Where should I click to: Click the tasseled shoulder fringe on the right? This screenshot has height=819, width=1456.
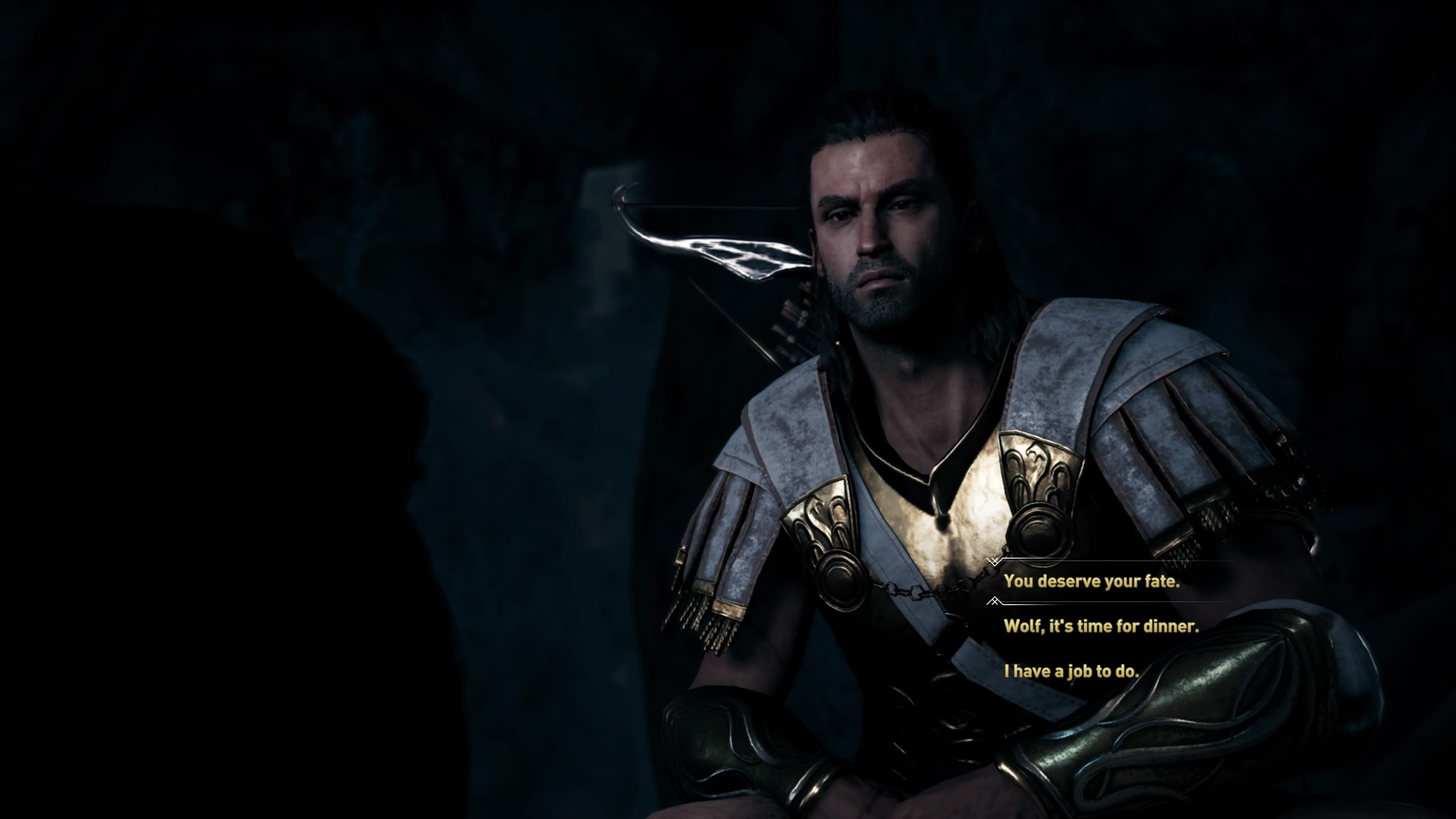tap(1213, 516)
